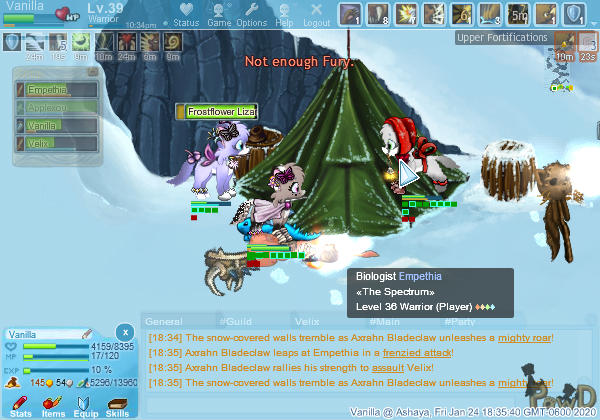Open the Options menu
The width and height of the screenshot is (600, 420).
click(x=251, y=15)
